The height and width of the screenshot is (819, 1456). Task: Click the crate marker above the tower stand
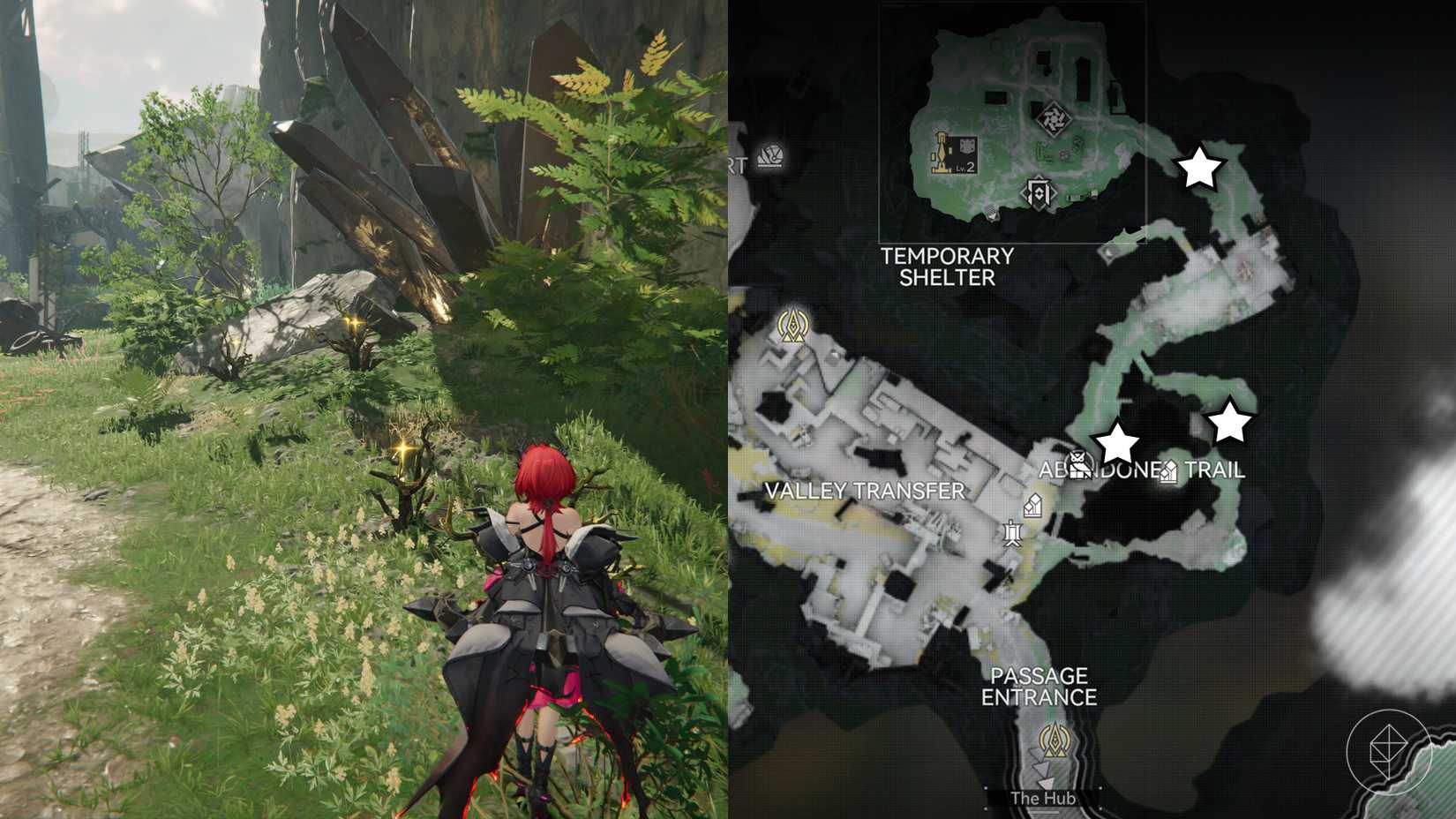(x=1034, y=506)
